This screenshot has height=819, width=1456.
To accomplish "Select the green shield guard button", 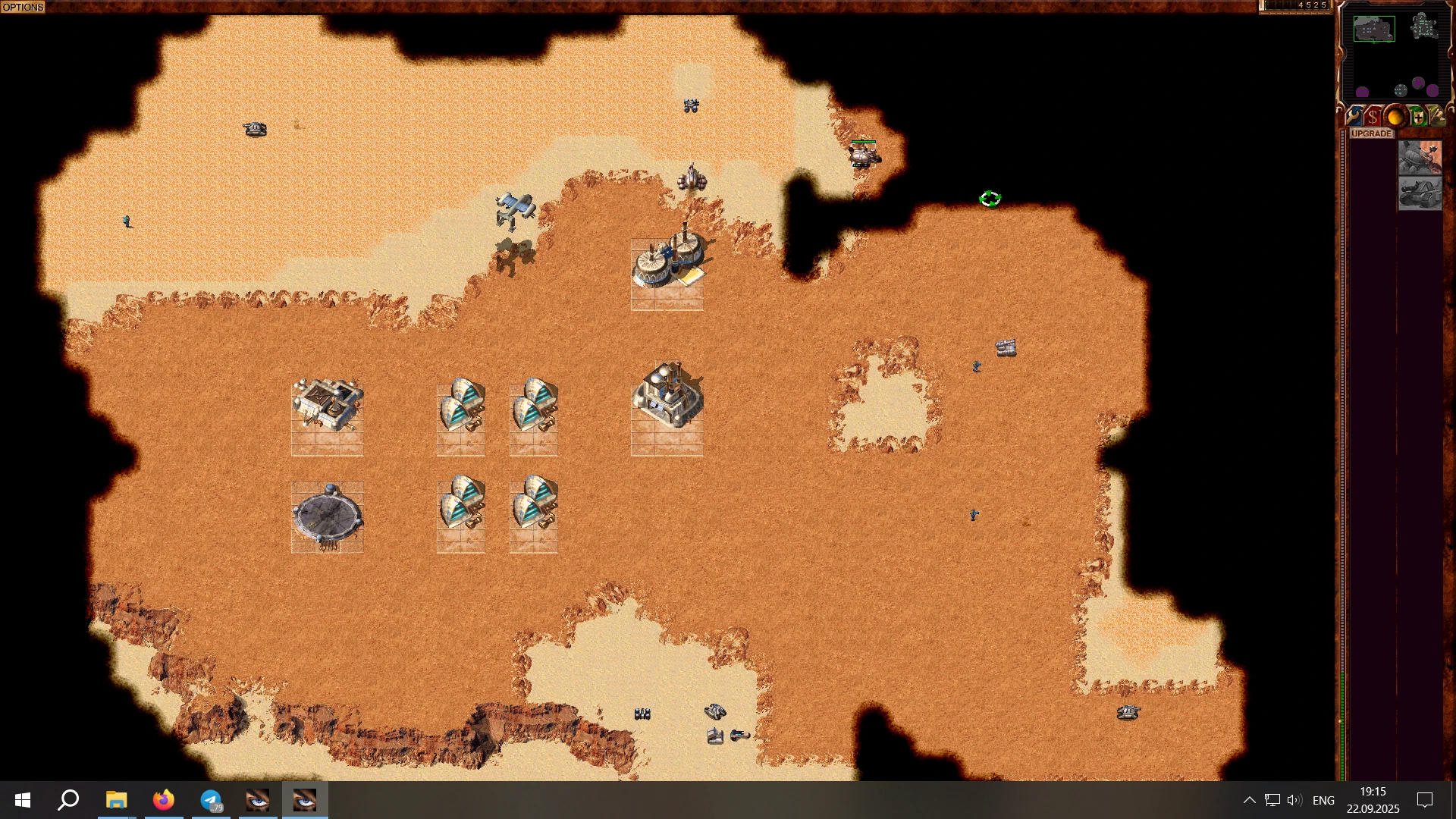I will [x=1417, y=117].
